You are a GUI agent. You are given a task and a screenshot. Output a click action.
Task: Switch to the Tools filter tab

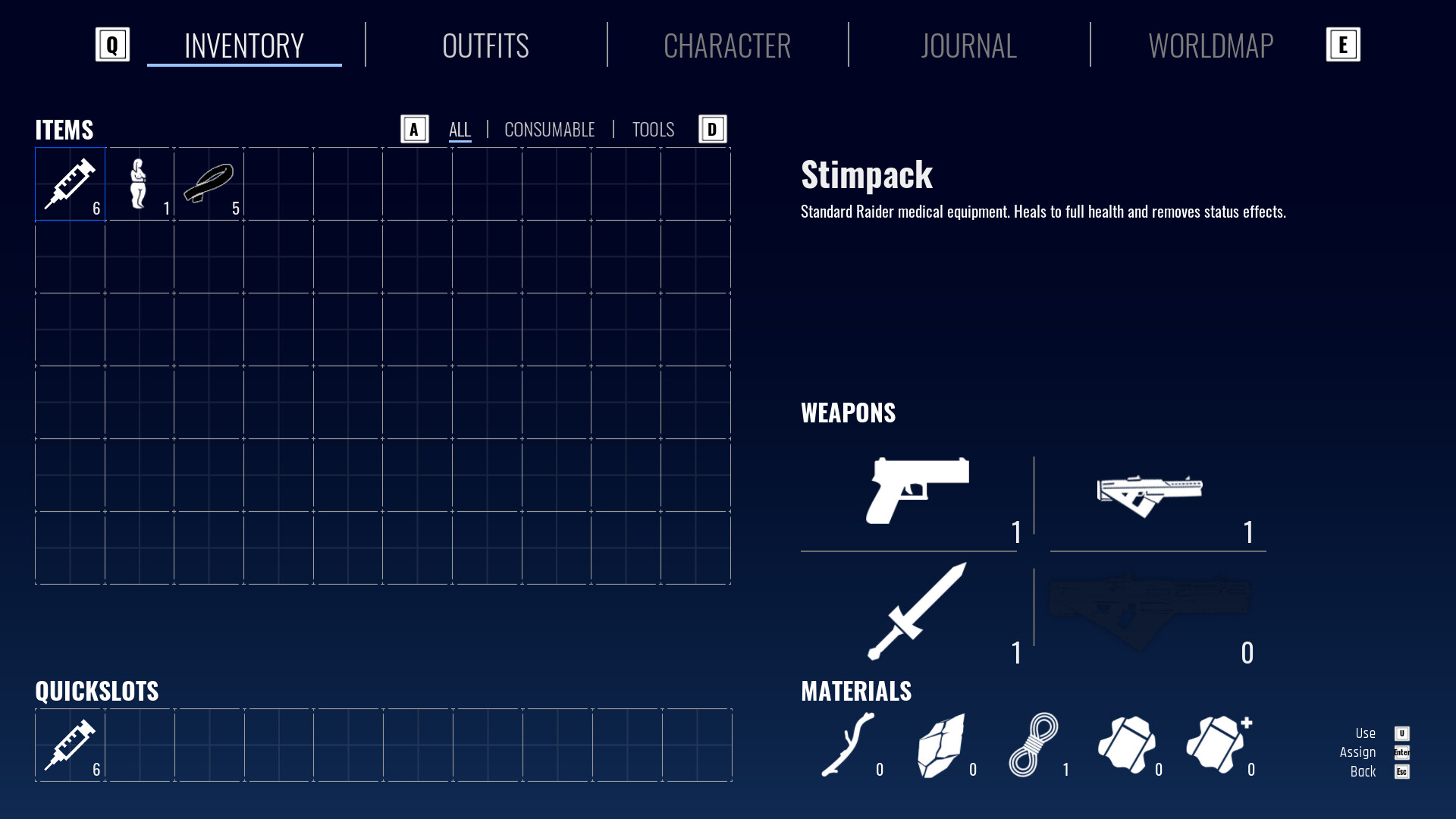tap(652, 129)
